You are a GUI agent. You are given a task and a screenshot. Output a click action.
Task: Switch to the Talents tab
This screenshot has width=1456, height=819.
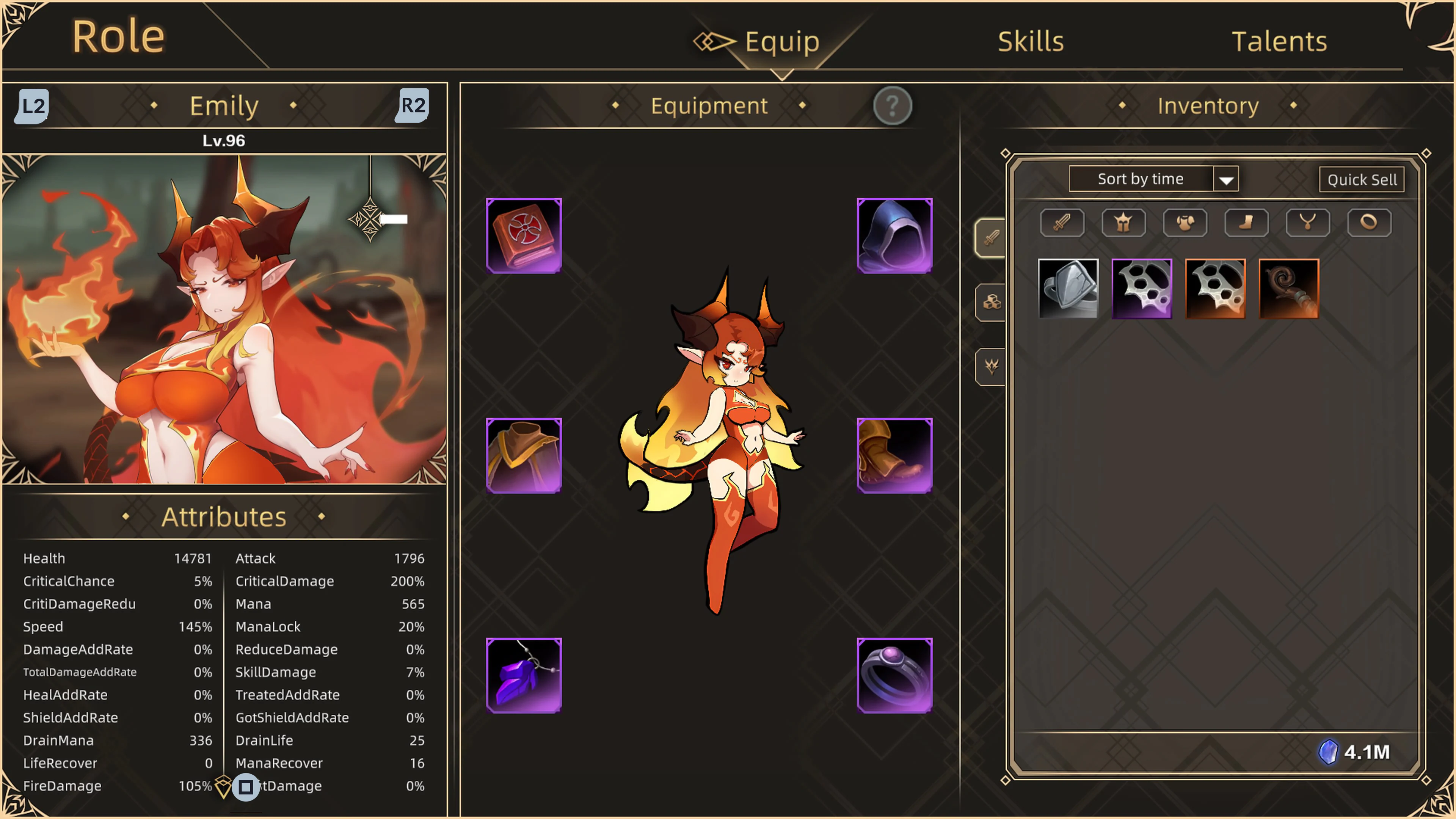(x=1280, y=40)
